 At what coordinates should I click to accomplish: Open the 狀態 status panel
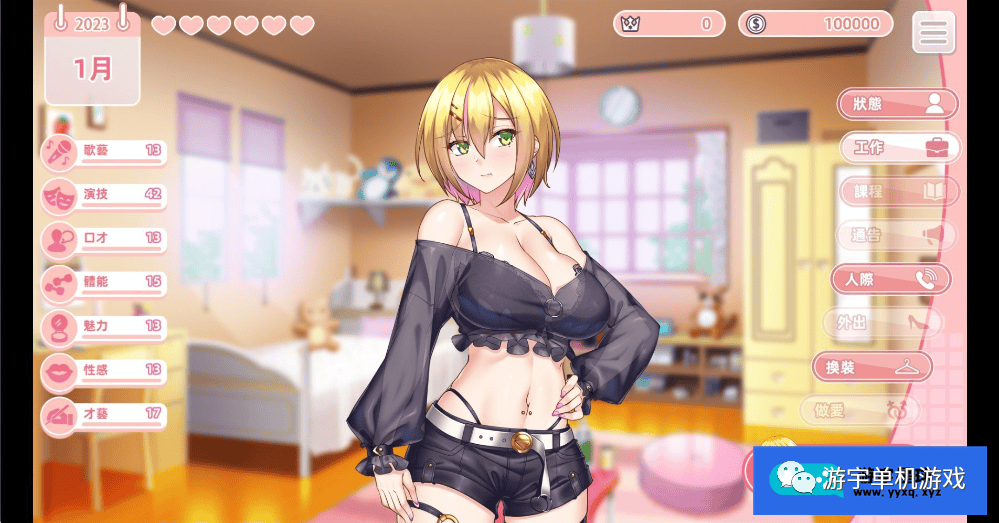pyautogui.click(x=897, y=104)
